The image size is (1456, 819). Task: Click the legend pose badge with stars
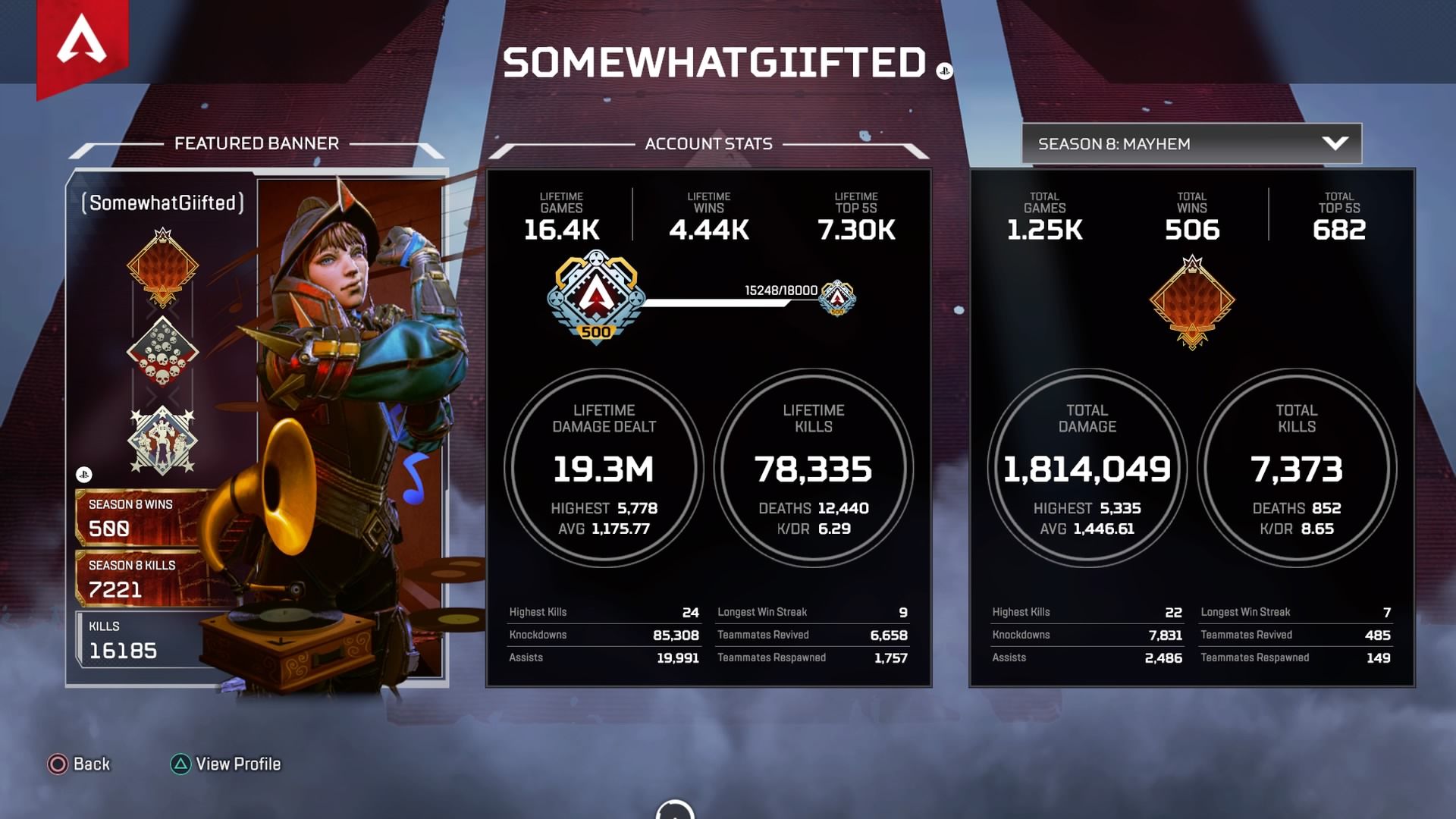161,436
